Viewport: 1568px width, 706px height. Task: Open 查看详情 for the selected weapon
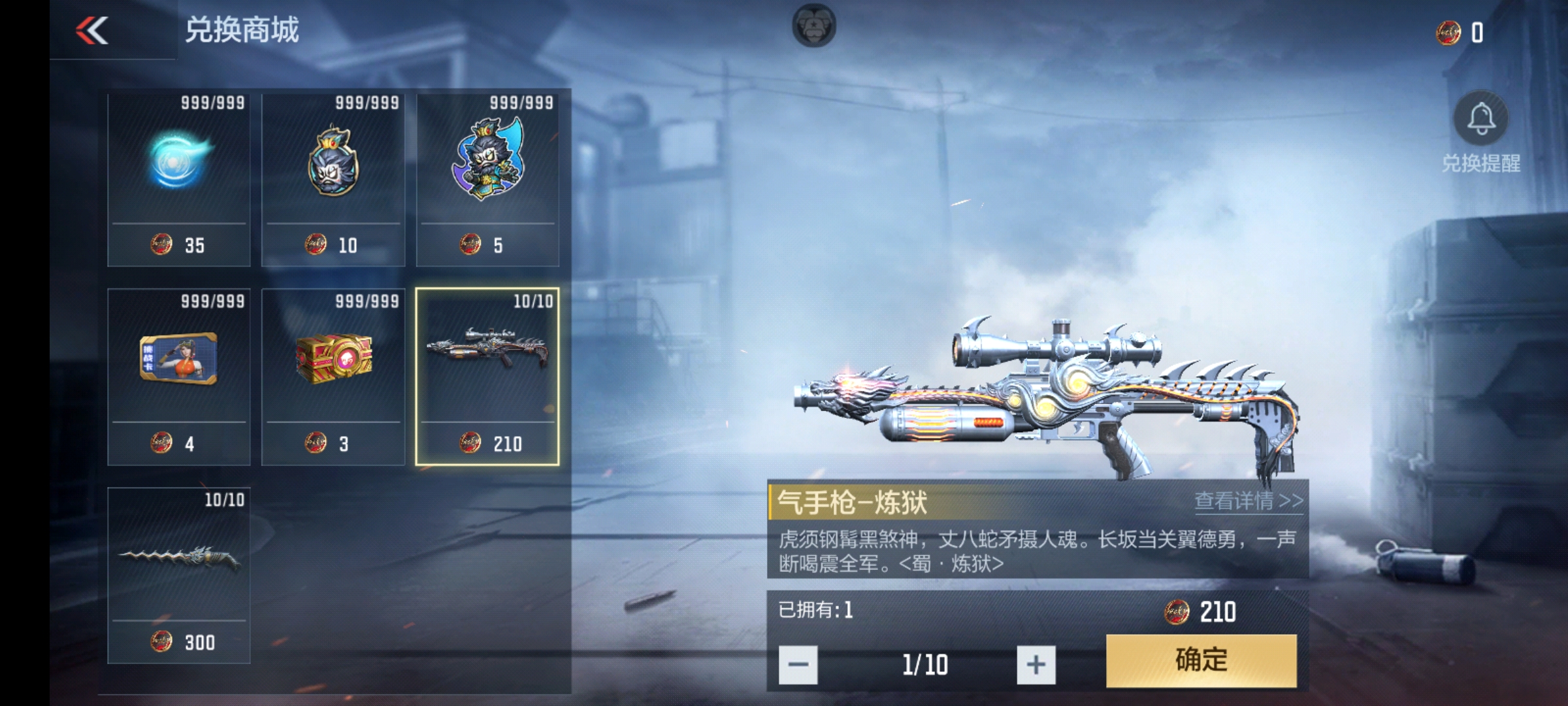pos(1248,501)
